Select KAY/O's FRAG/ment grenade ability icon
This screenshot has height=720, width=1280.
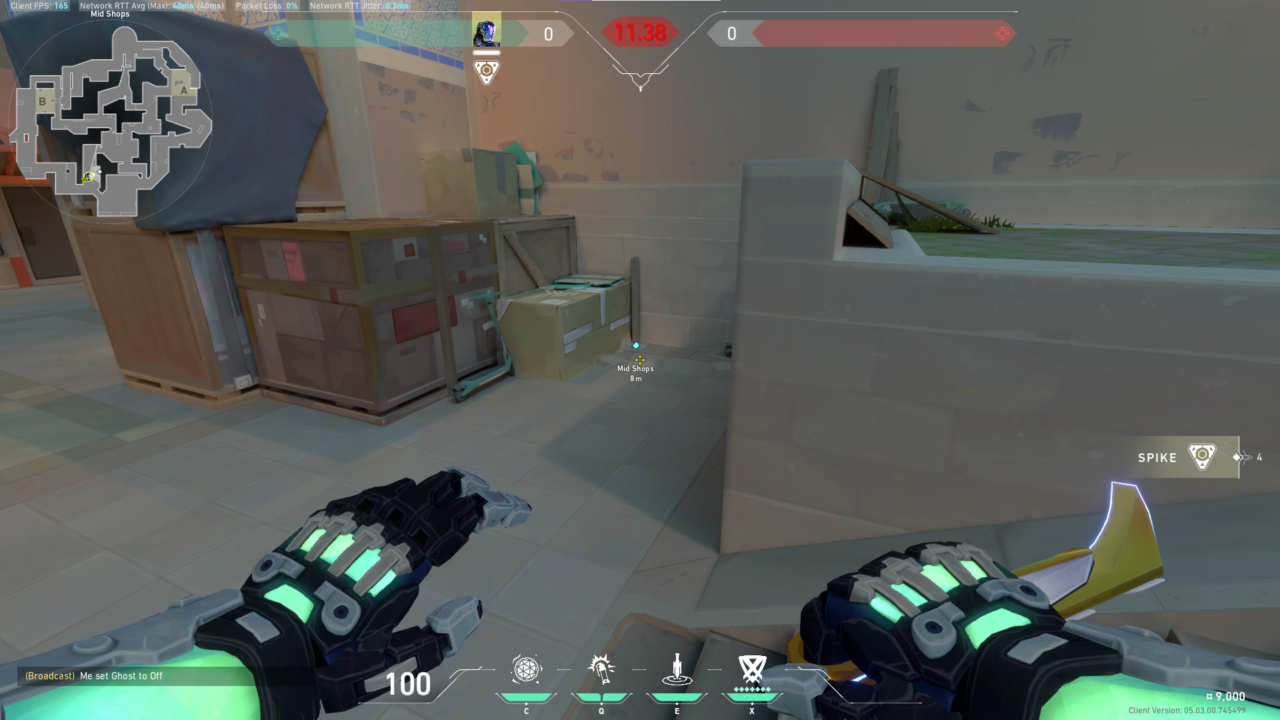click(527, 670)
